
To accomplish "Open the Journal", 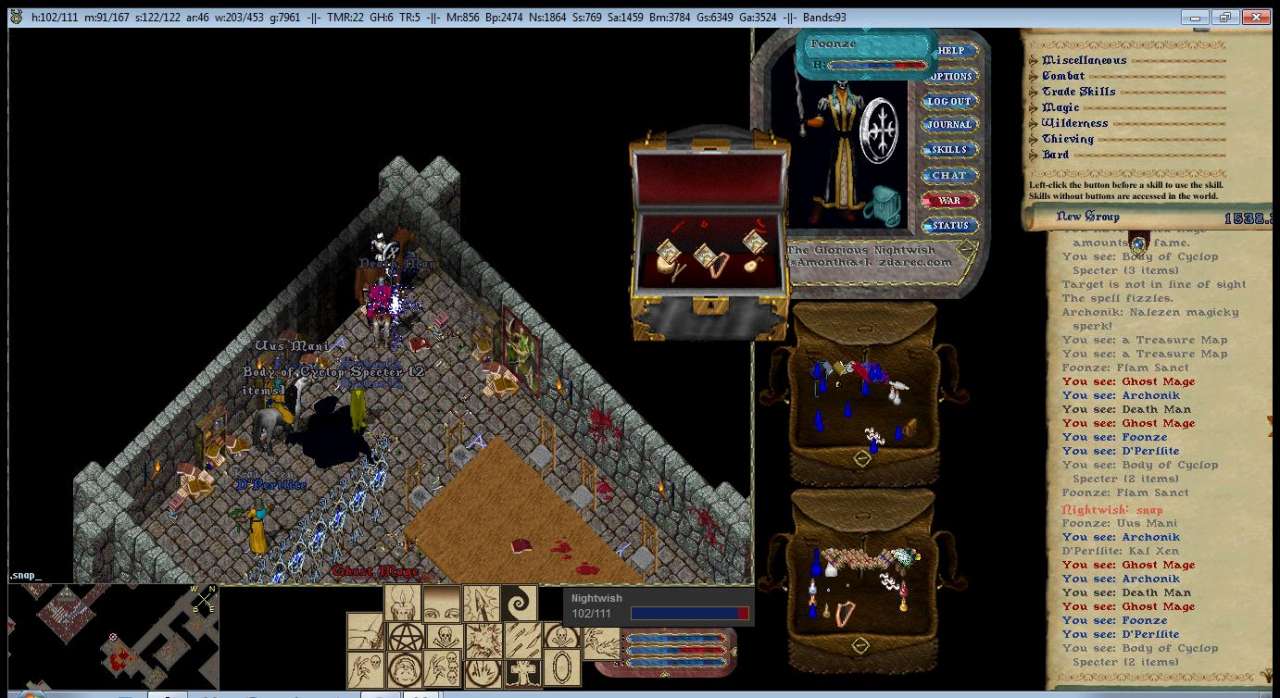I will 949,125.
